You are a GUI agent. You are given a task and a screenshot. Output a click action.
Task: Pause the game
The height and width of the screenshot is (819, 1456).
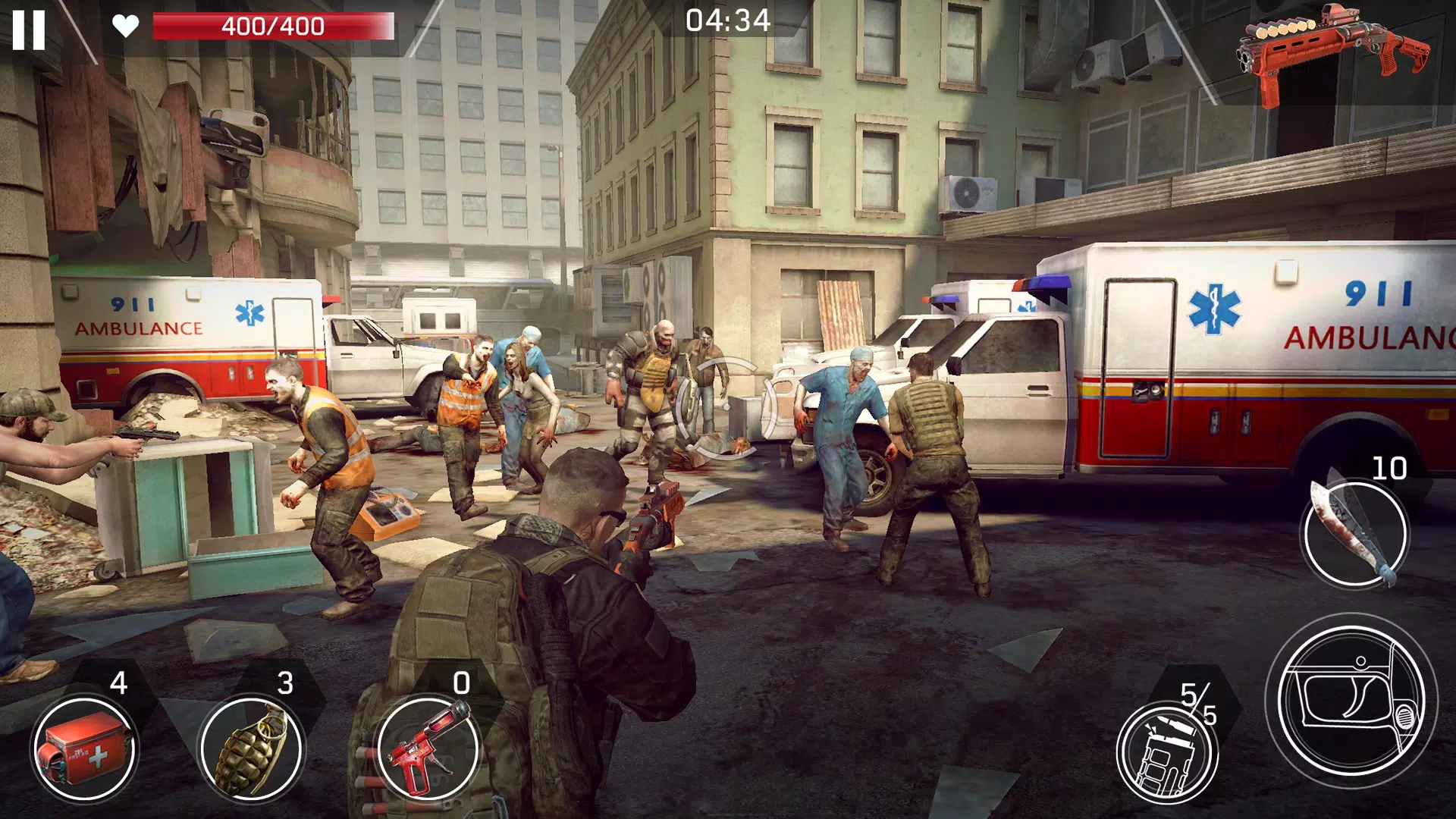click(29, 30)
